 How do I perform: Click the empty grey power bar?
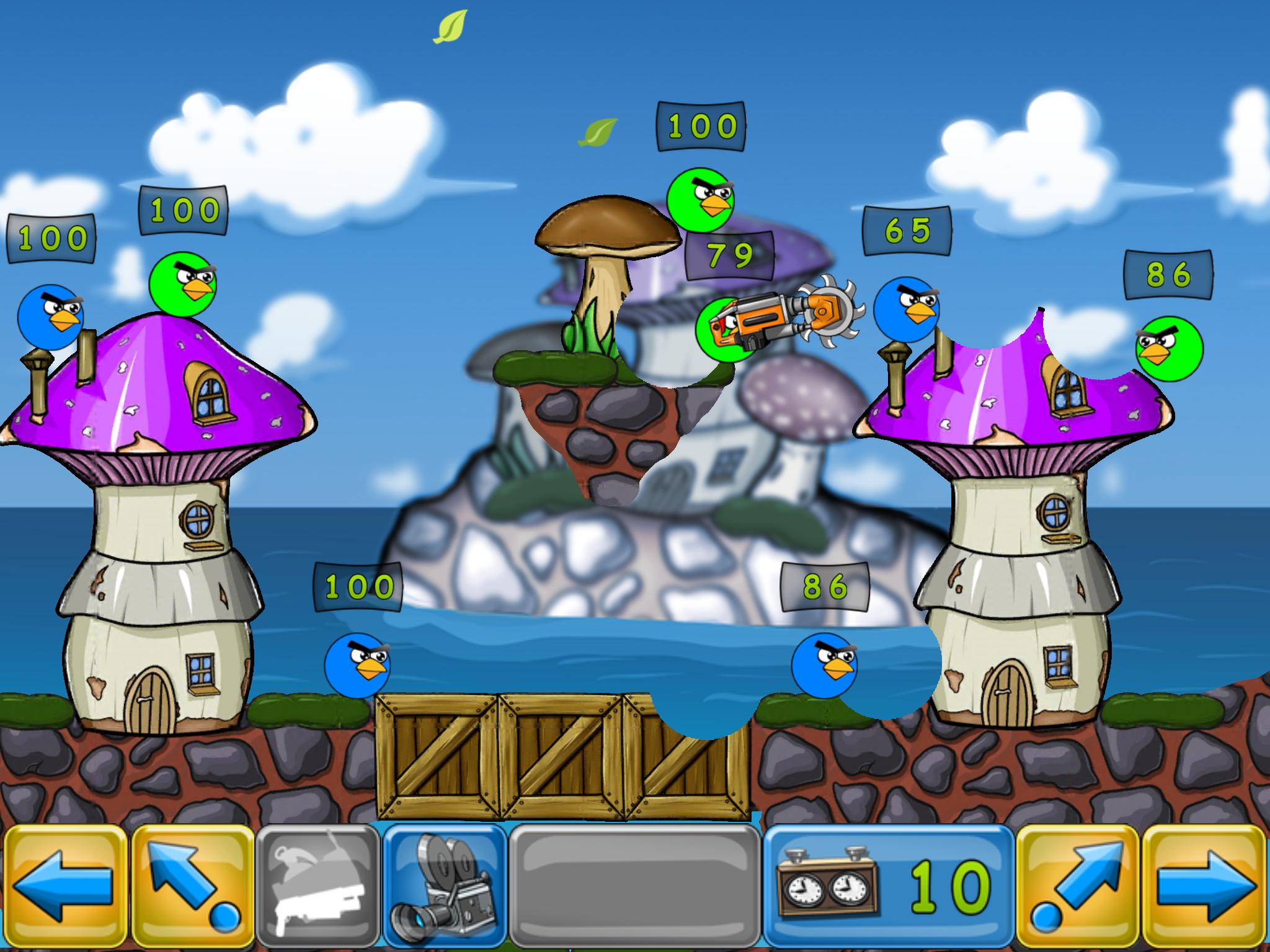click(x=635, y=888)
